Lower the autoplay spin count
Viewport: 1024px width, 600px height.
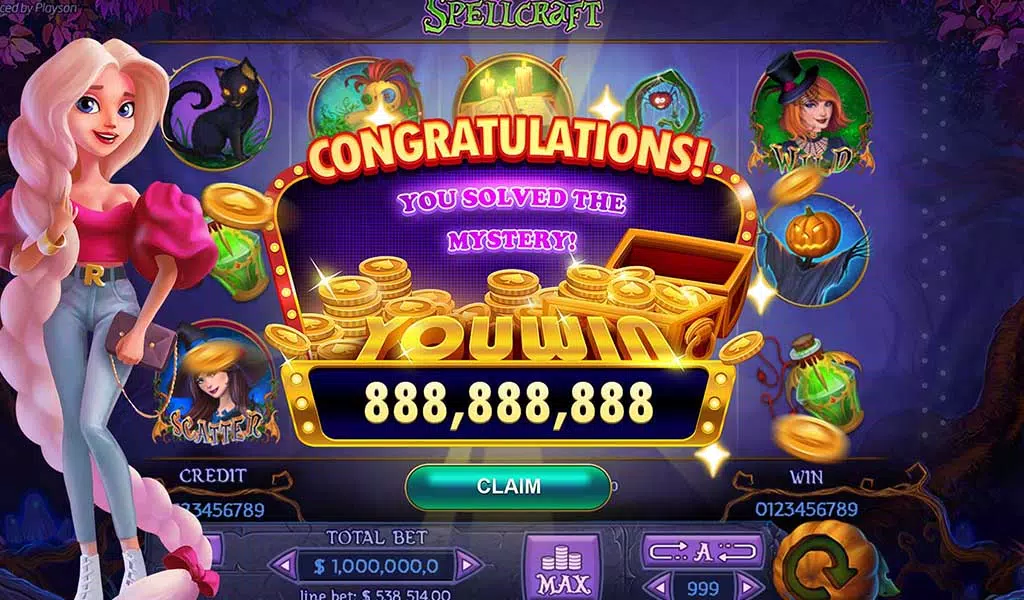pyautogui.click(x=656, y=586)
